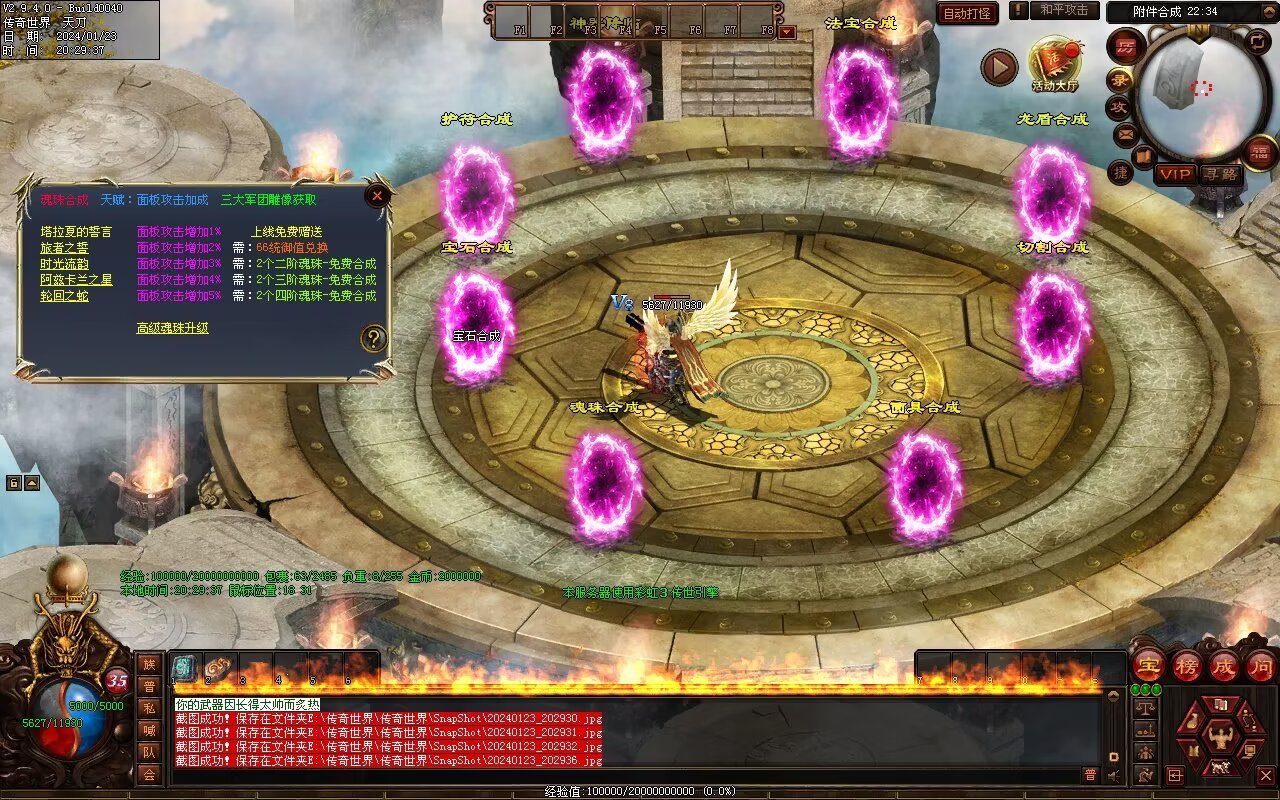Open the 成 achievements button
Screen dimensions: 1280x800
pyautogui.click(x=1224, y=666)
